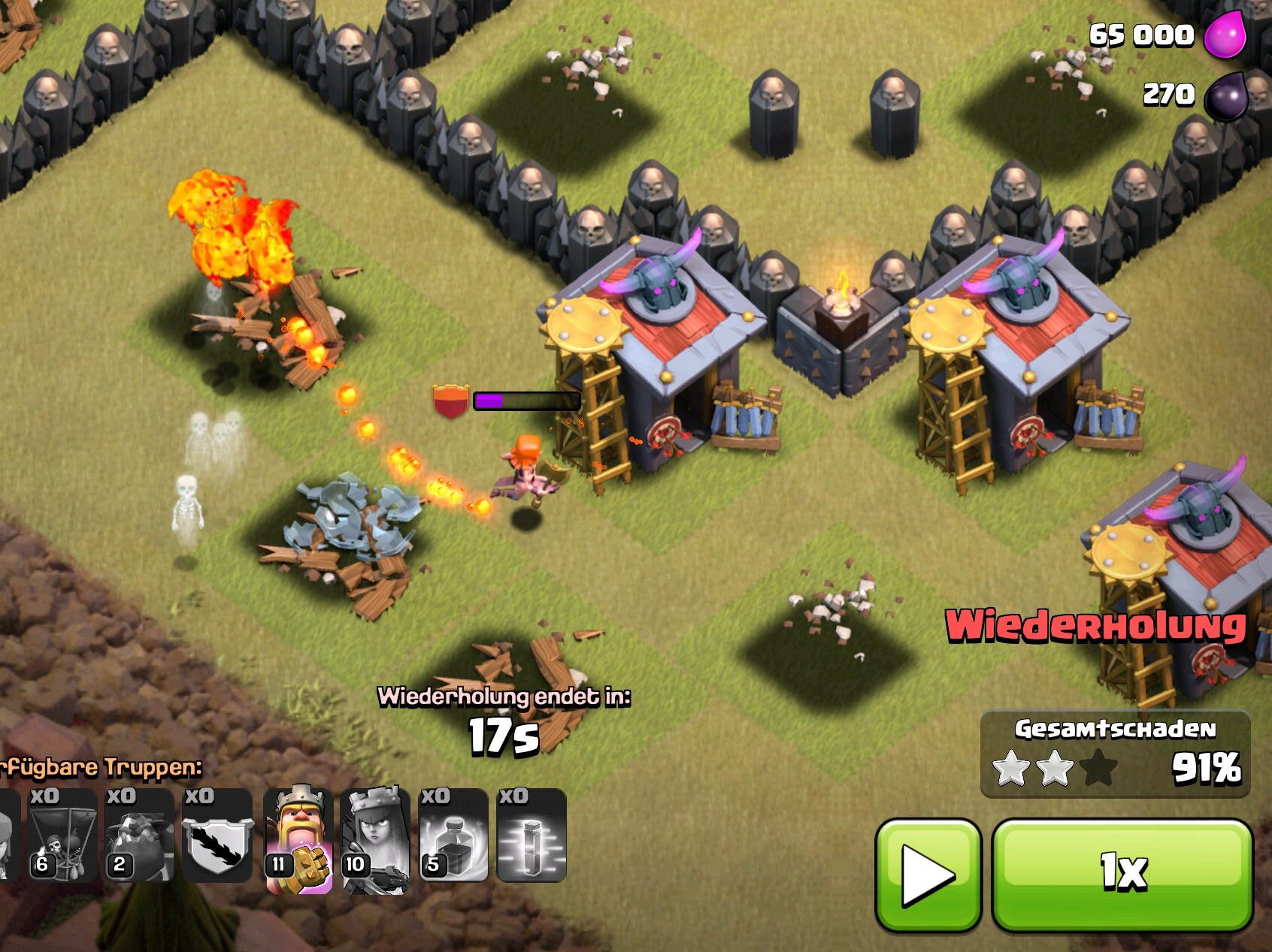This screenshot has width=1272, height=952.
Task: Choose the Lava Hound troop slot
Action: tap(140, 836)
